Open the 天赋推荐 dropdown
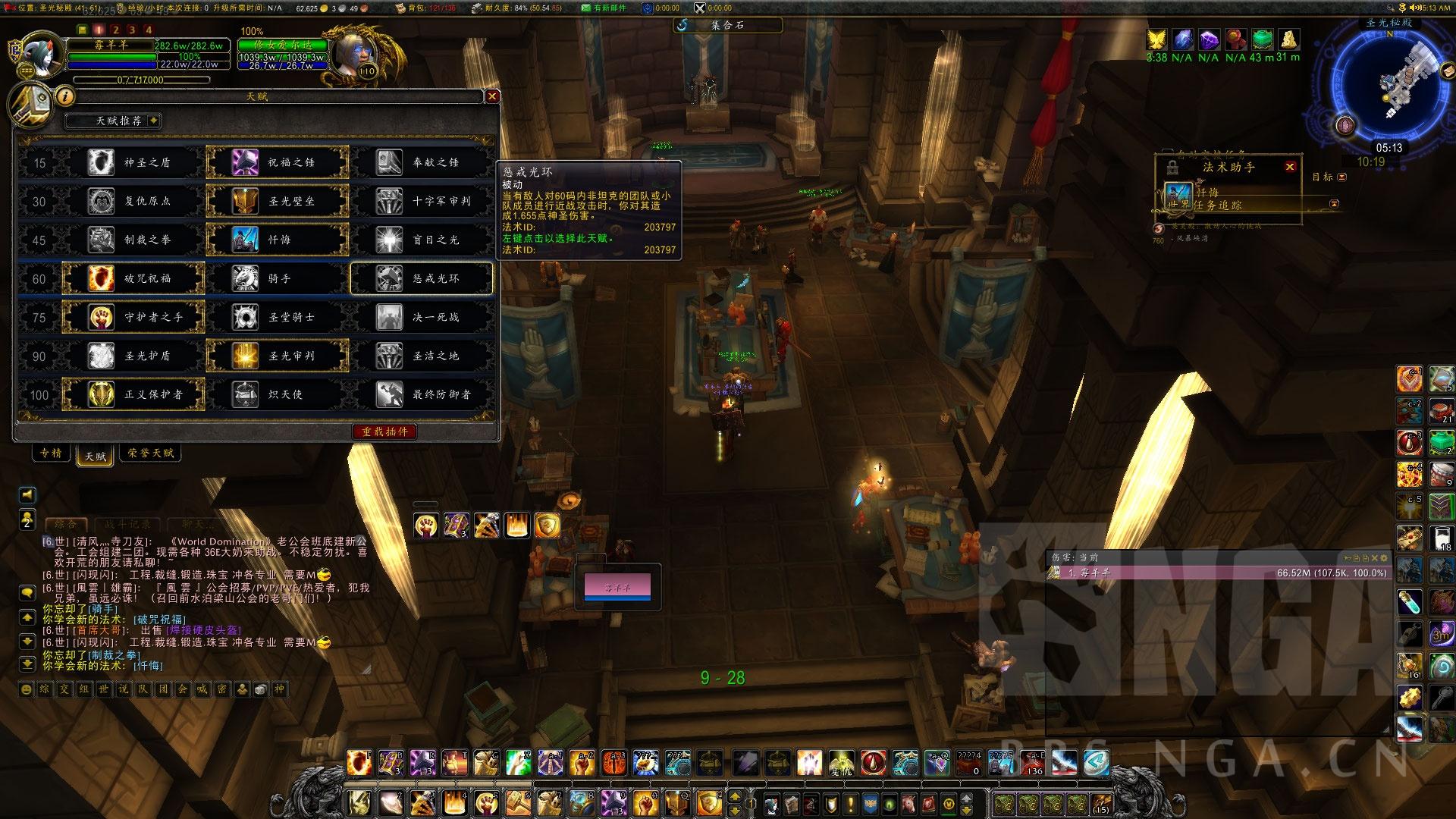 [113, 121]
